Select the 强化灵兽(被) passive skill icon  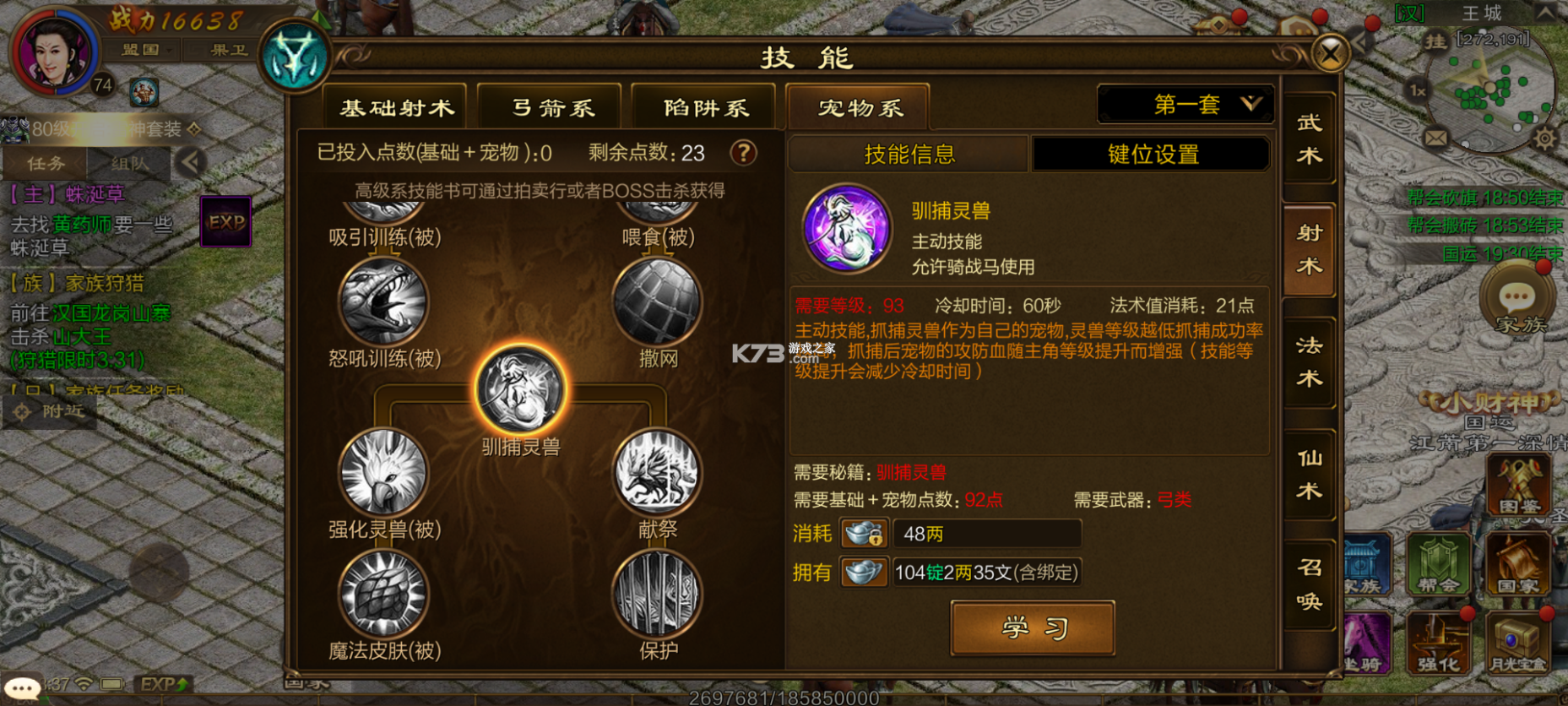[x=384, y=475]
